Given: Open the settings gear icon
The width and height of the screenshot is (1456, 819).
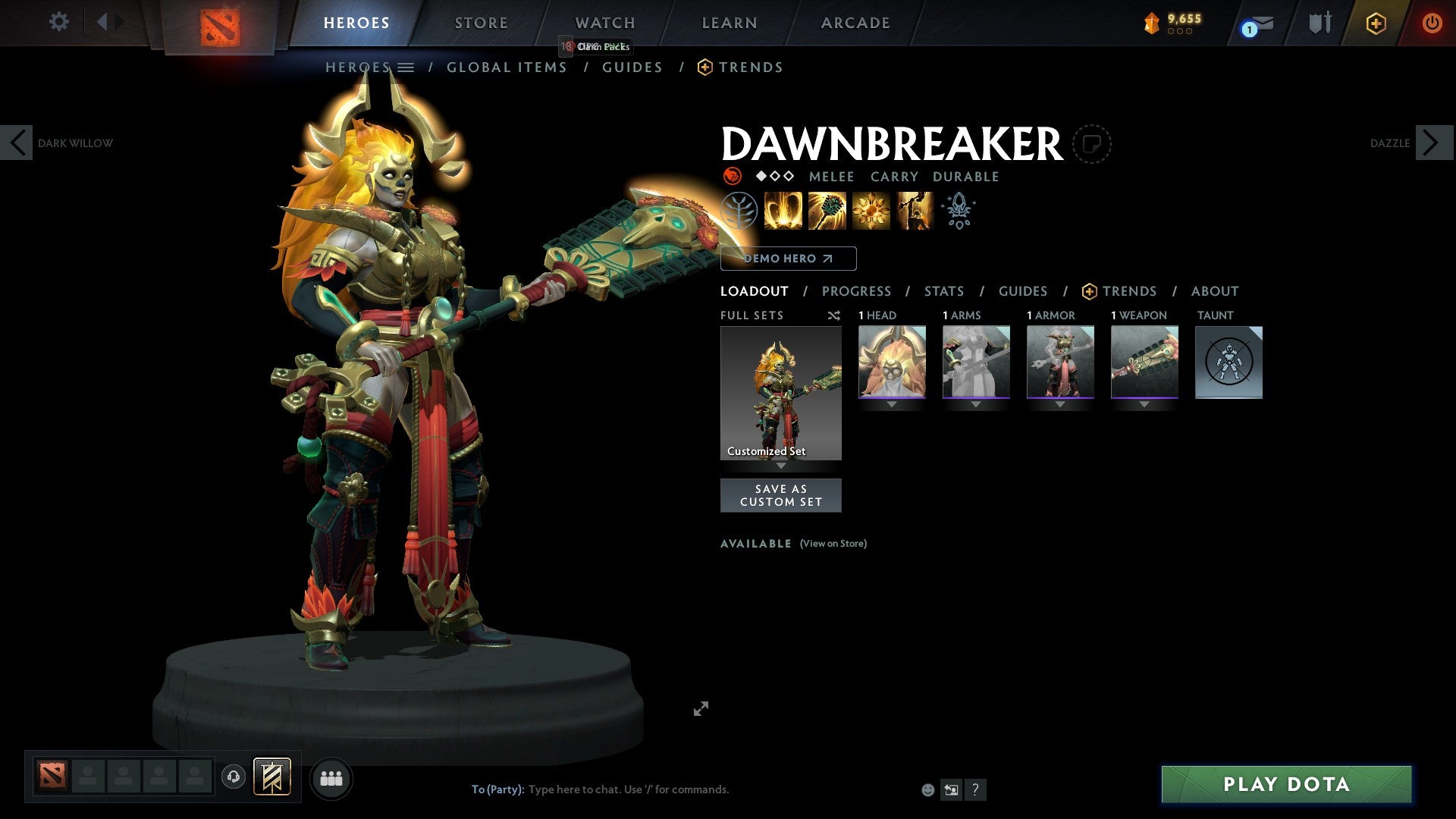Looking at the screenshot, I should point(58,22).
